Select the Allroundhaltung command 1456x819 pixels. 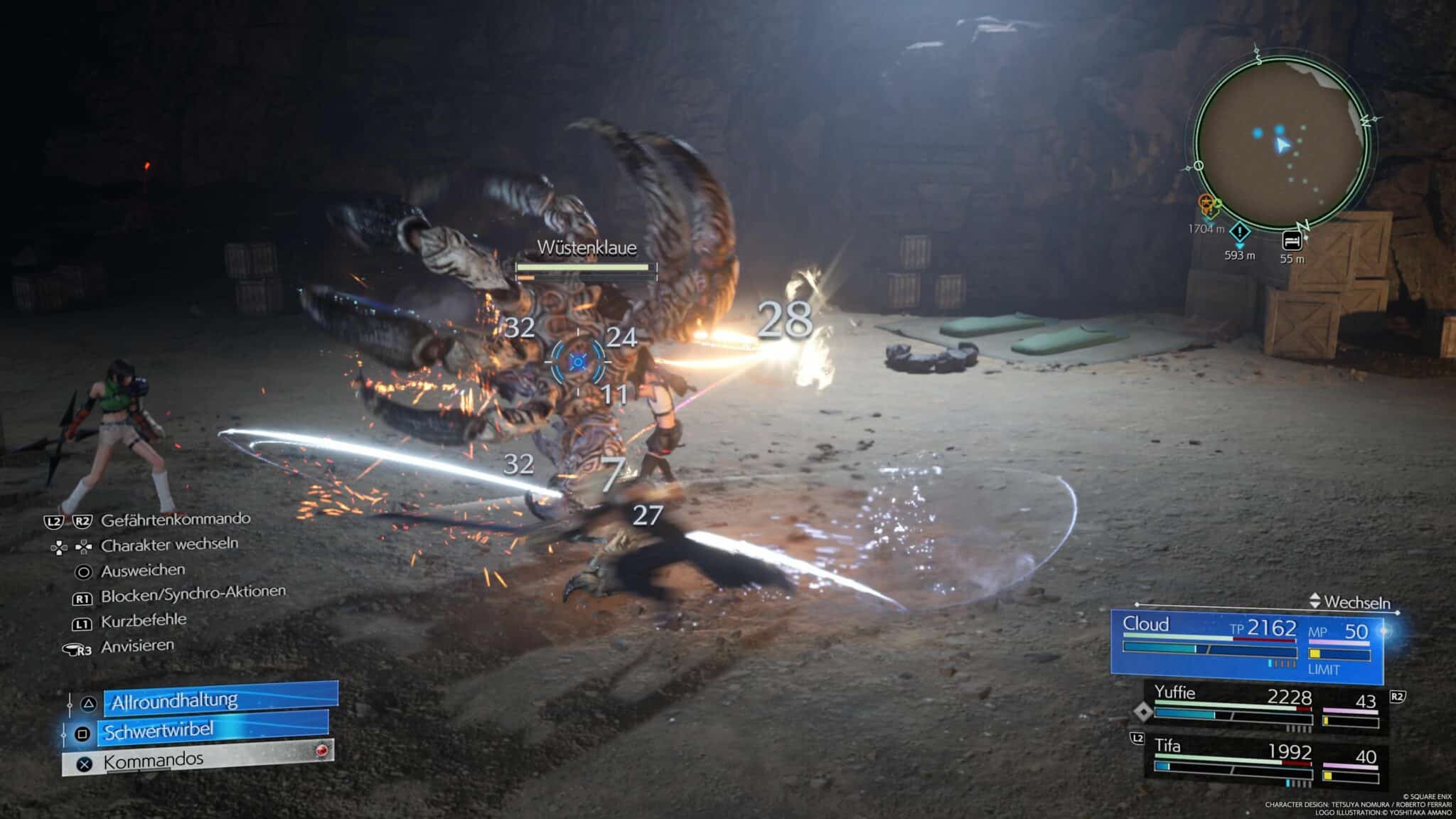220,700
